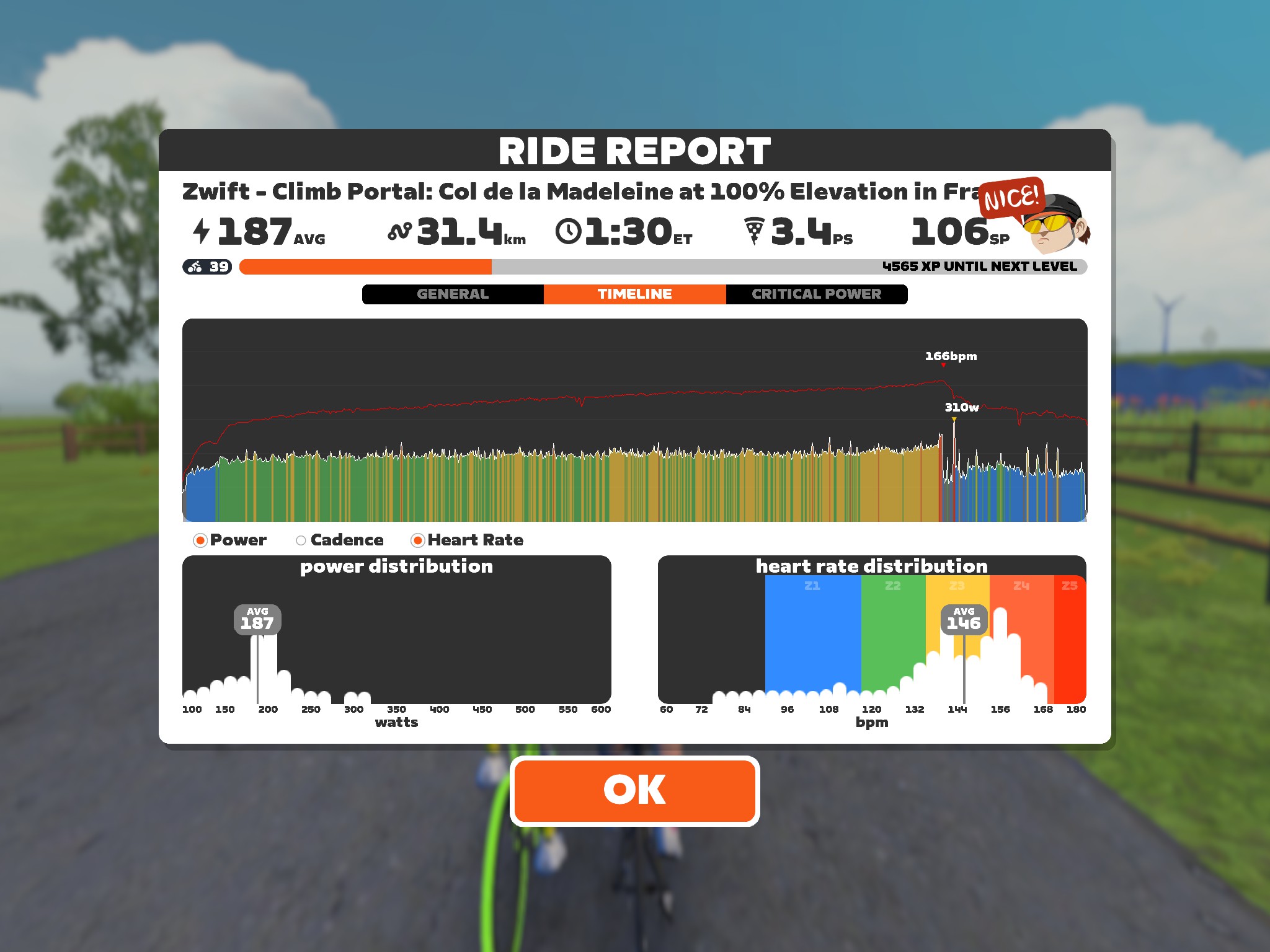Enable the Cadence graph option
This screenshot has width=1270, height=952.
(x=301, y=540)
